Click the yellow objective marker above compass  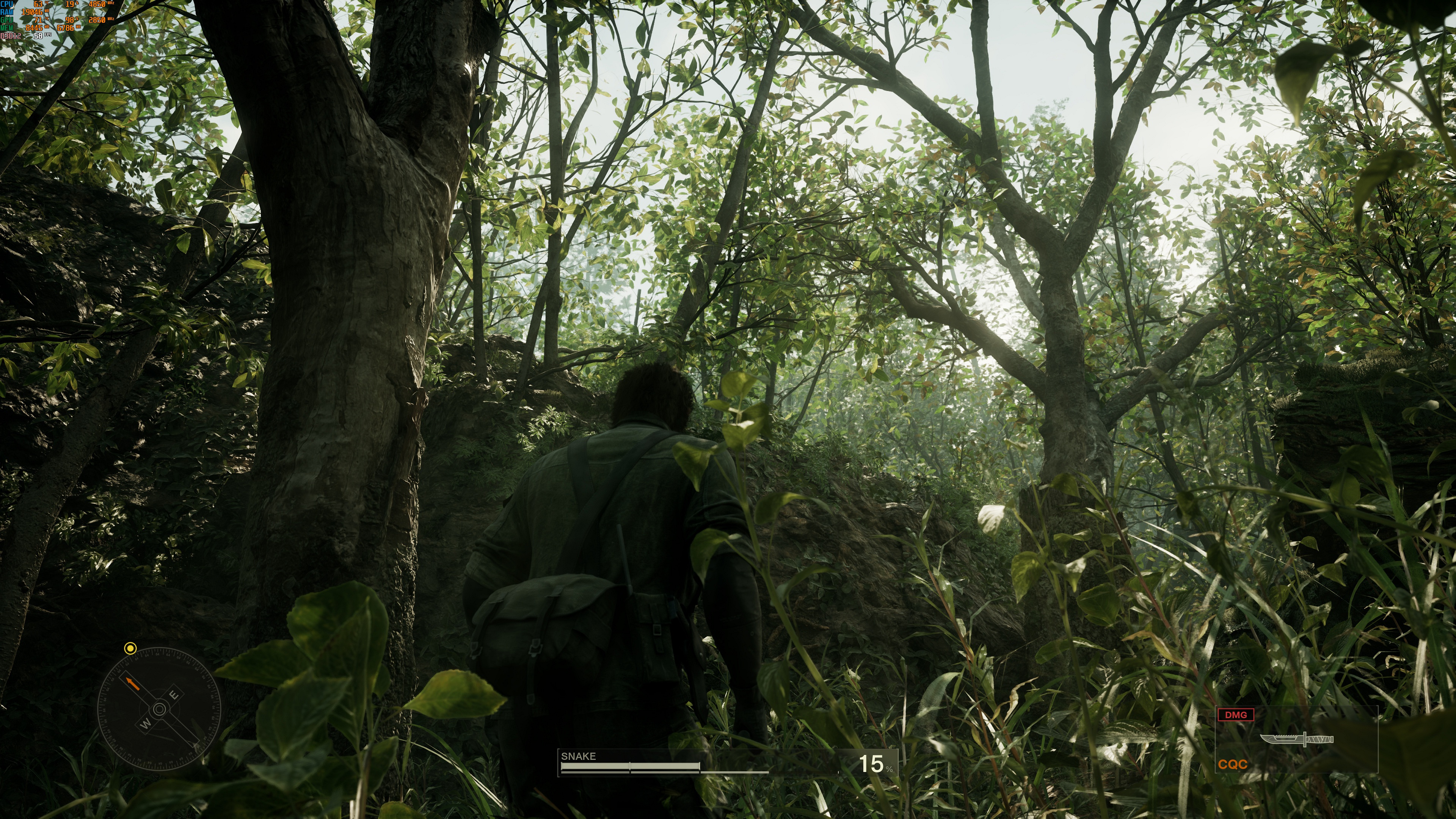(130, 648)
